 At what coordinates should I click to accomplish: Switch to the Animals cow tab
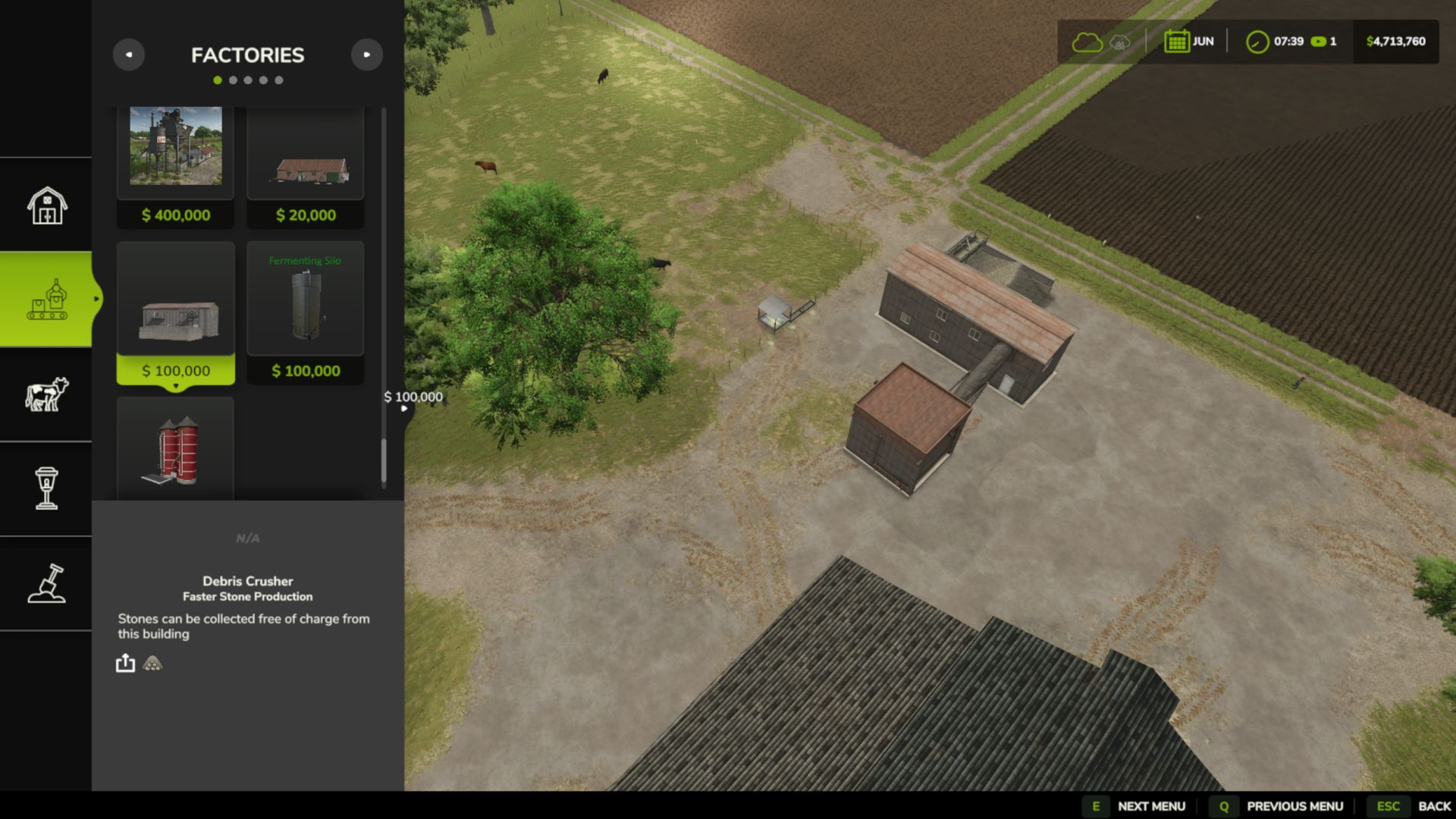[x=47, y=394]
